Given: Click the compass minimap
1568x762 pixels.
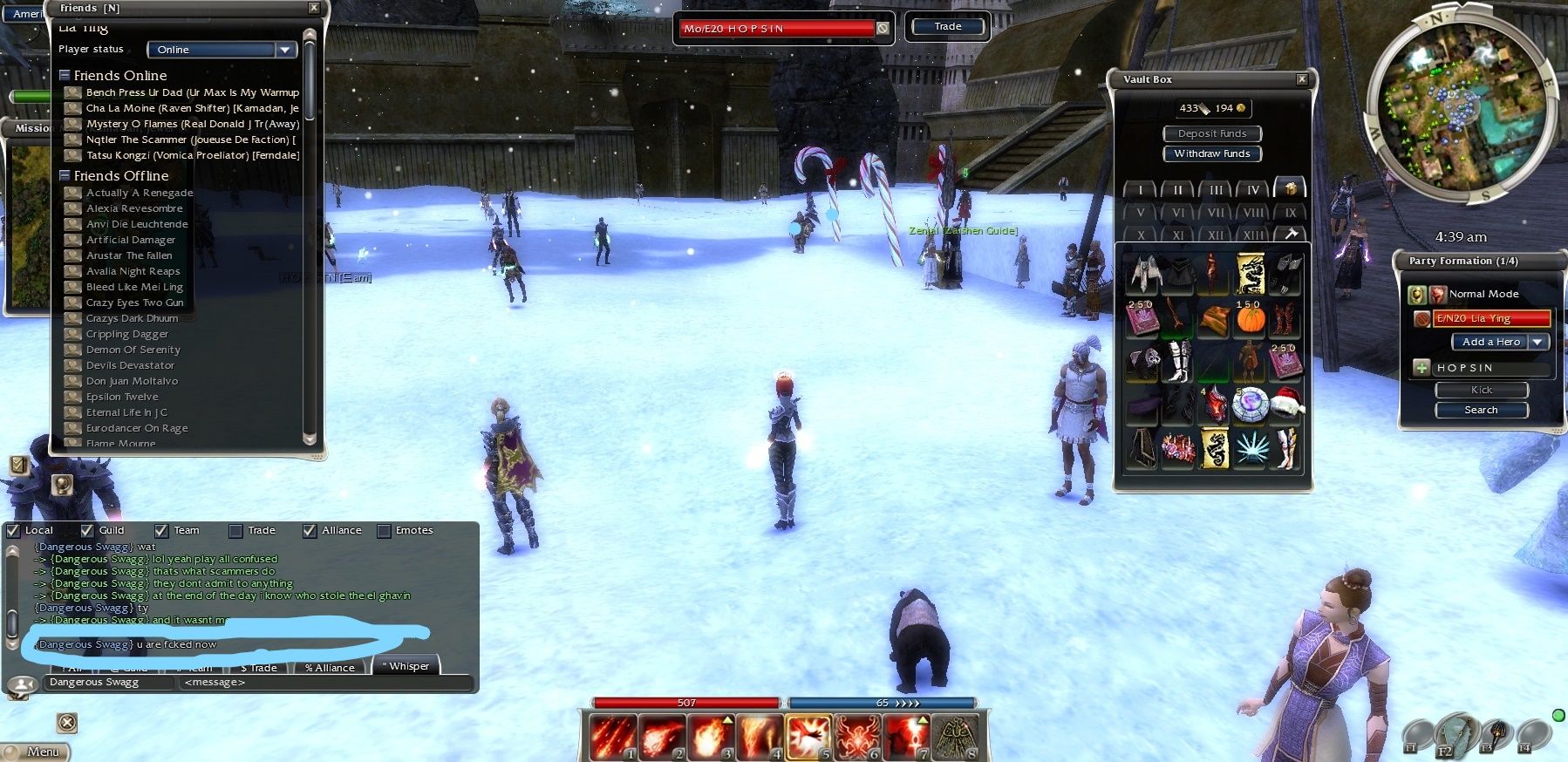Looking at the screenshot, I should pos(1462,107).
